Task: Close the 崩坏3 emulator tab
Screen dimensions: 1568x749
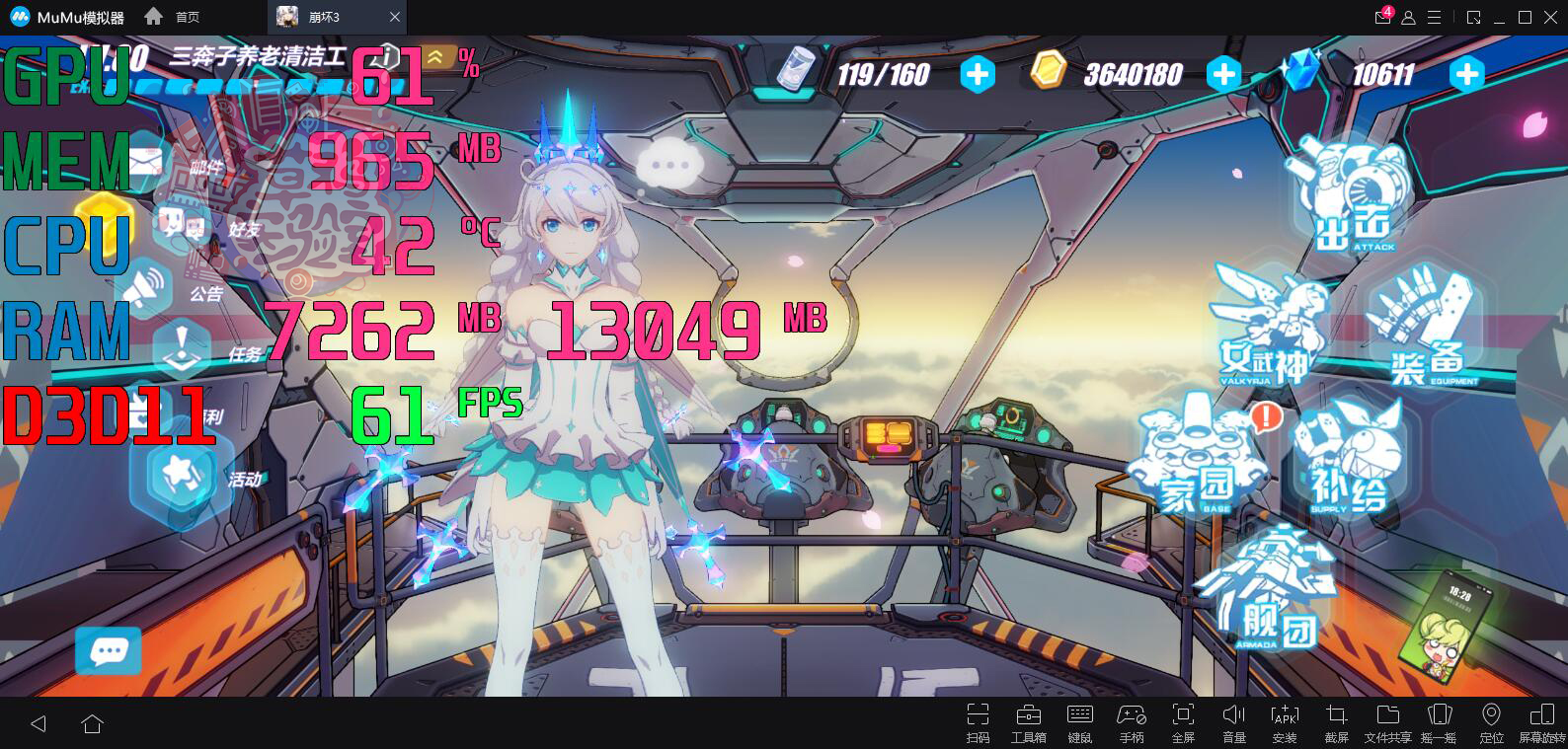Action: pos(395,17)
